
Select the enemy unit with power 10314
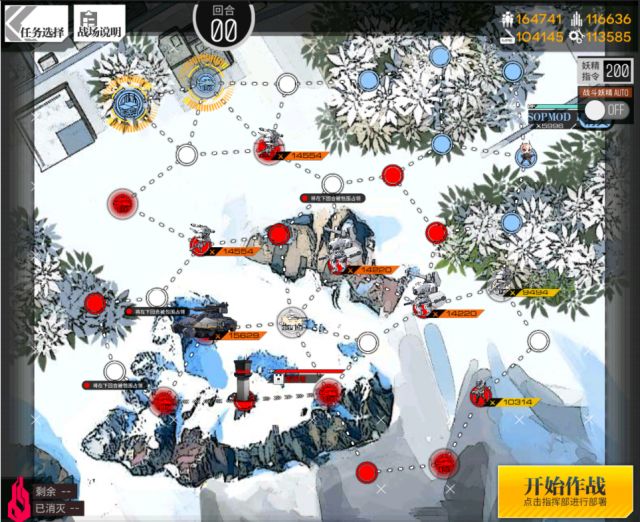[x=482, y=394]
